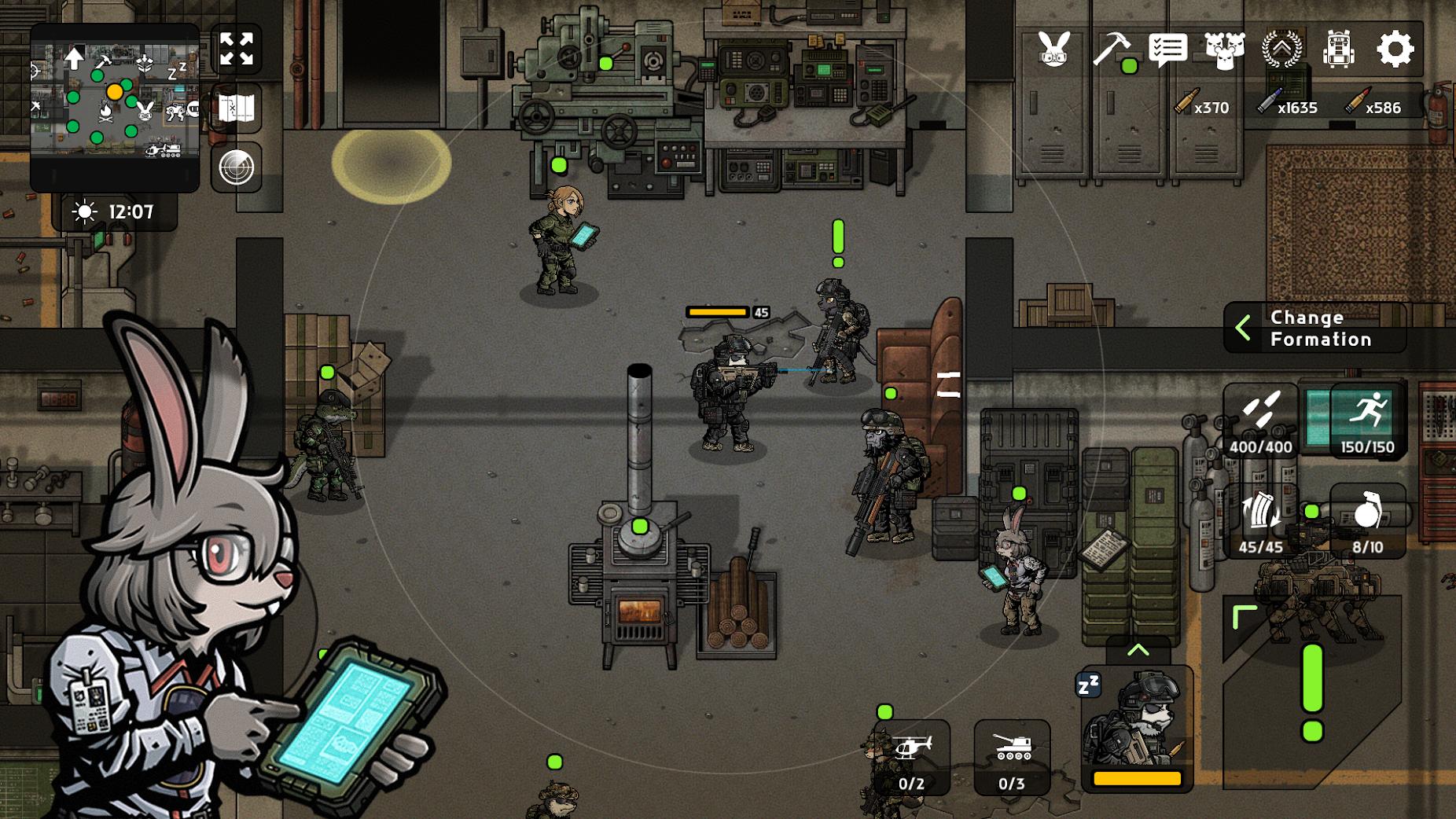Open the settings gear
The image size is (1456, 819).
[1395, 50]
